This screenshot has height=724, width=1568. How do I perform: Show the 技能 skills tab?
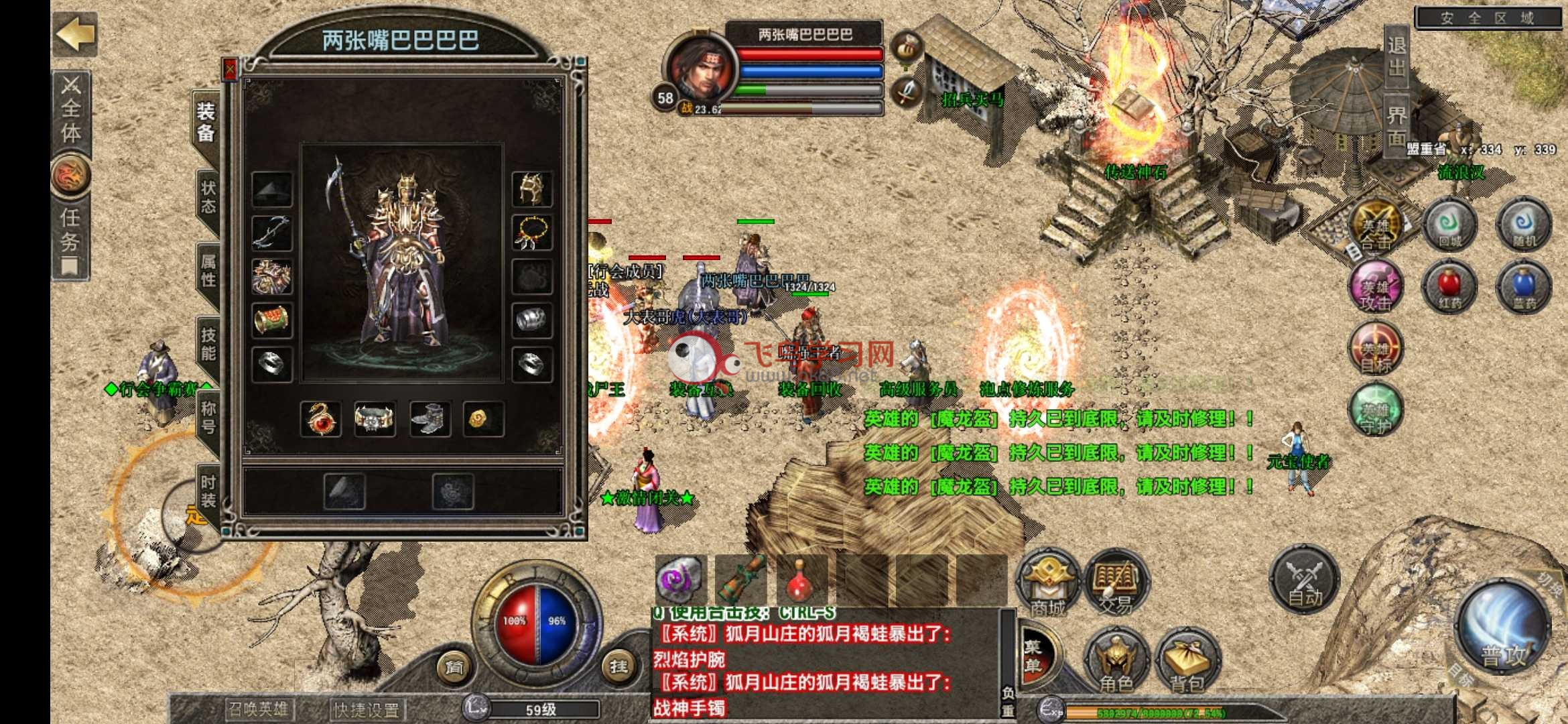[208, 343]
